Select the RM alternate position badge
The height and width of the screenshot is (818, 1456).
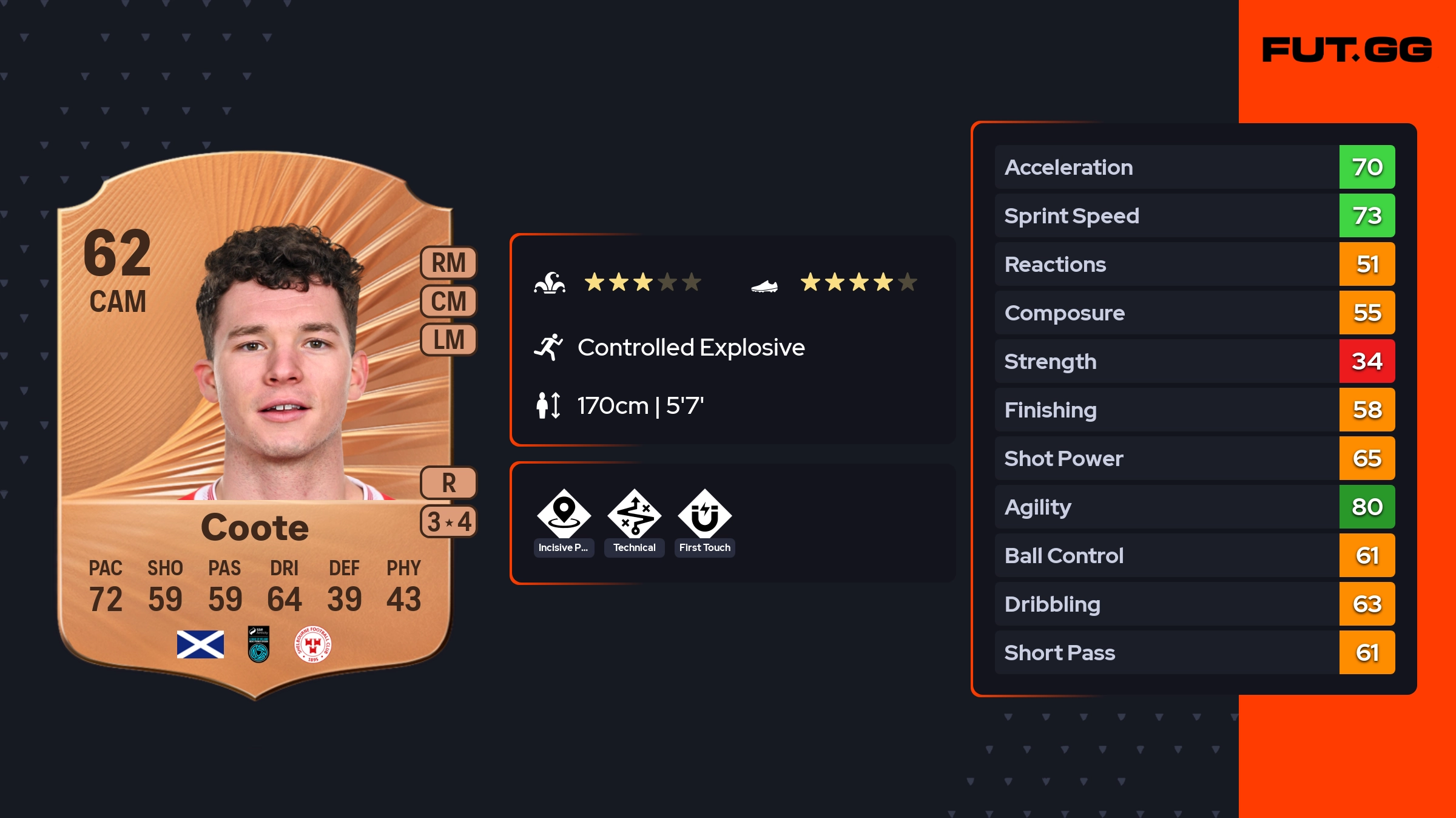point(448,263)
